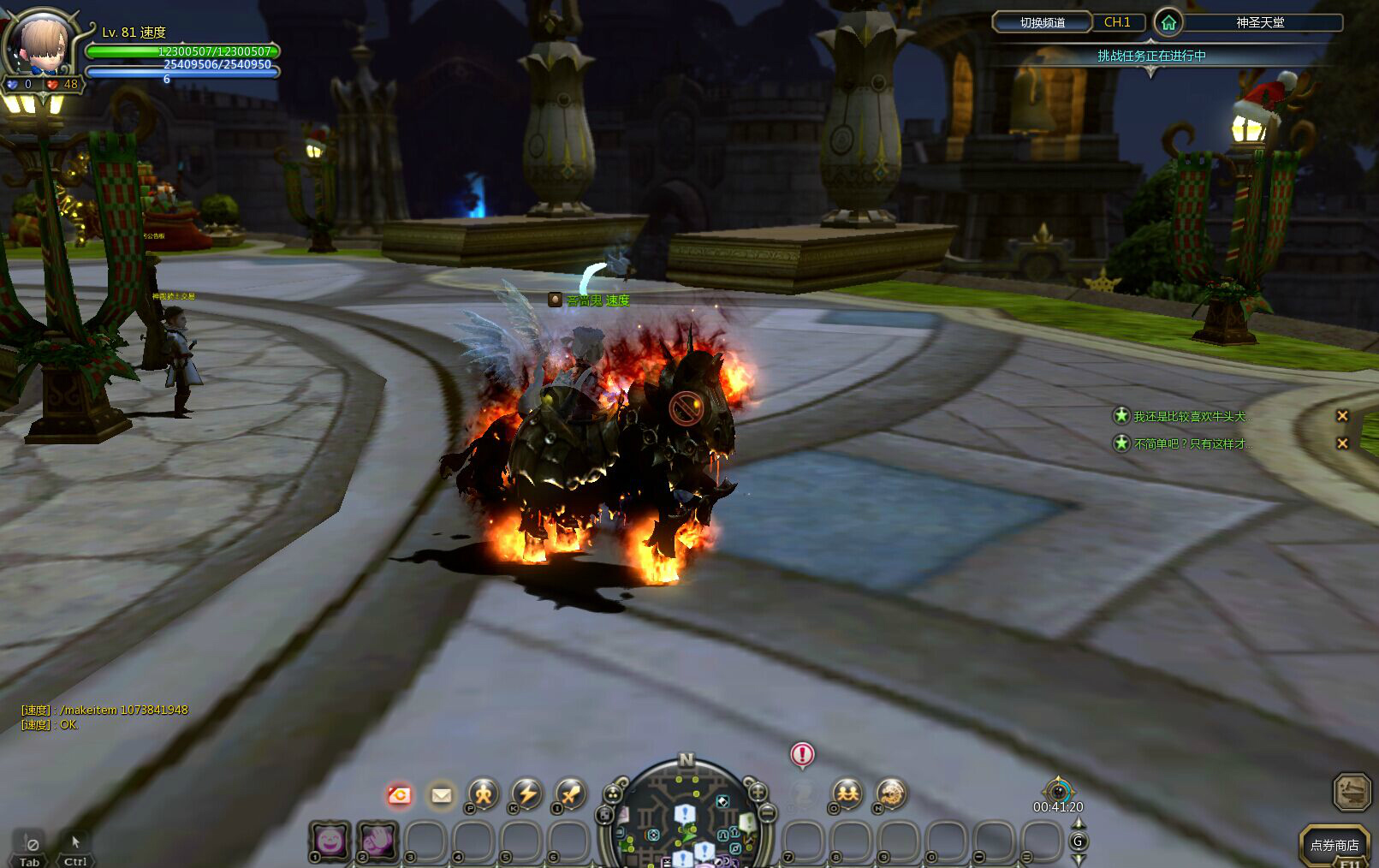The height and width of the screenshot is (868, 1379).
Task: Click the circular minimap
Action: click(686, 817)
